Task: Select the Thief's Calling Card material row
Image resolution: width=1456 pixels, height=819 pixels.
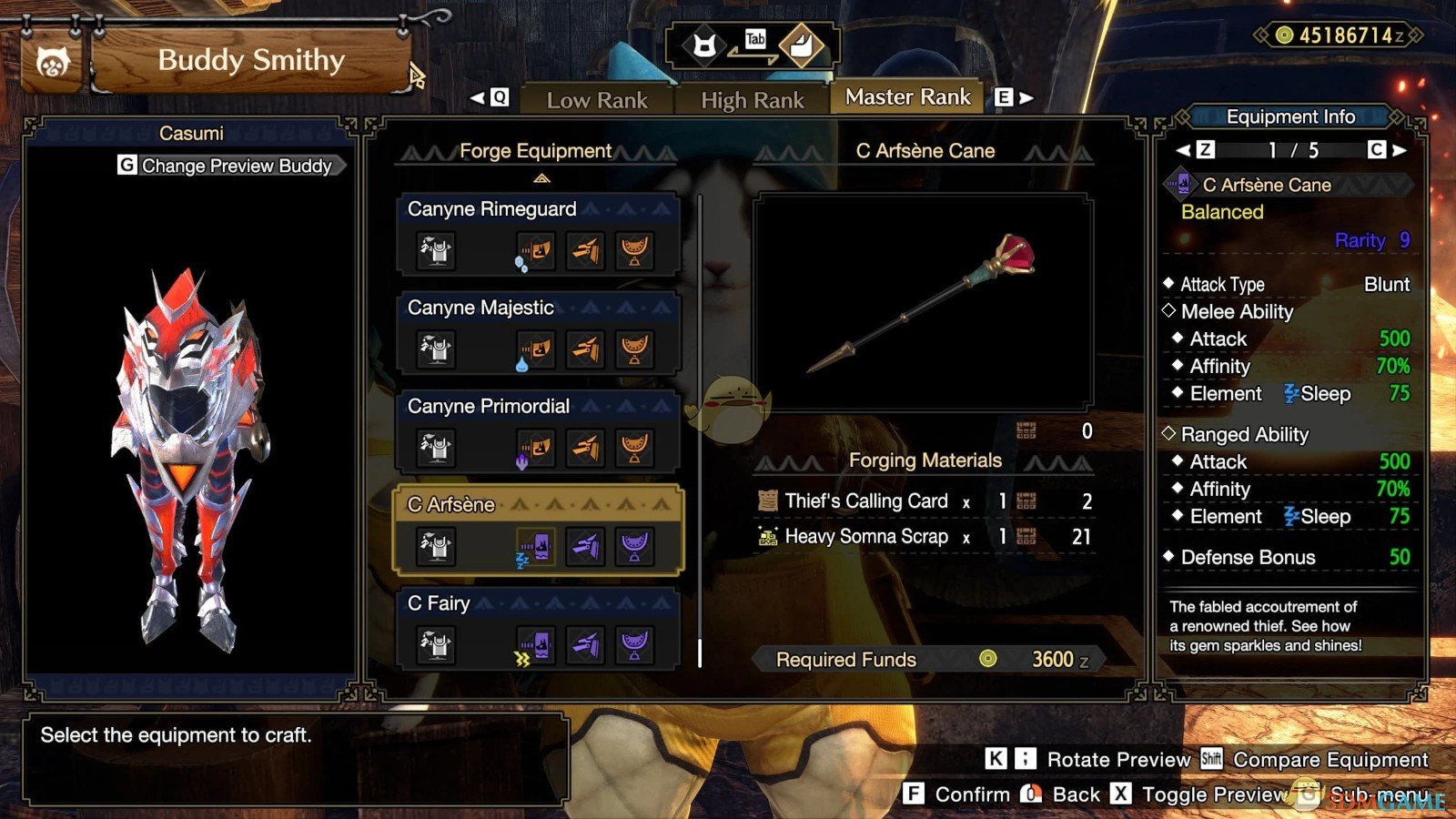Action: pyautogui.click(x=924, y=501)
